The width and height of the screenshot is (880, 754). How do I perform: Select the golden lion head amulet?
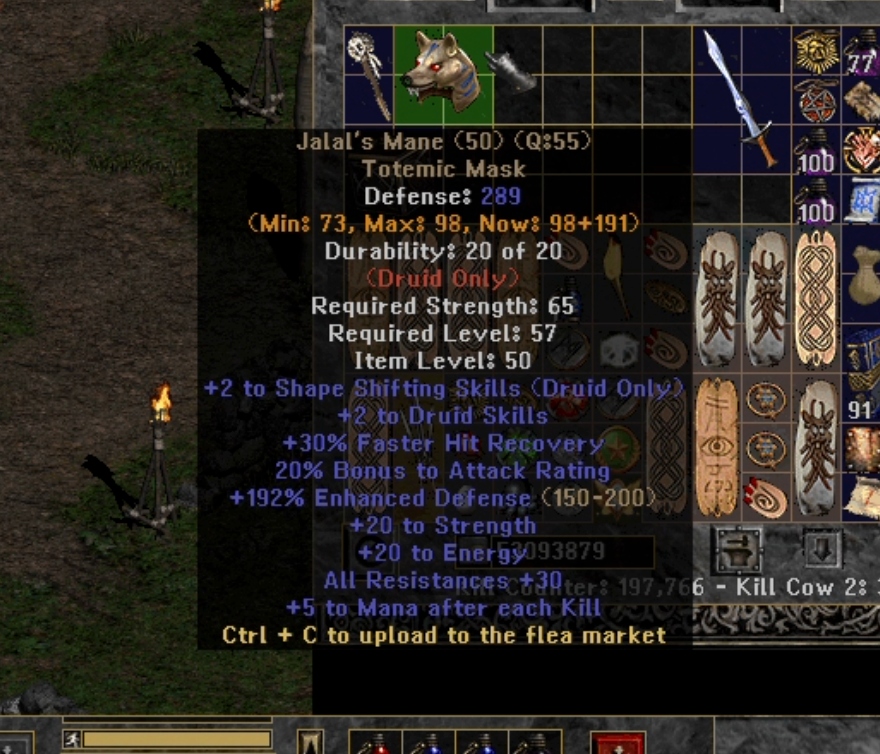pos(816,50)
